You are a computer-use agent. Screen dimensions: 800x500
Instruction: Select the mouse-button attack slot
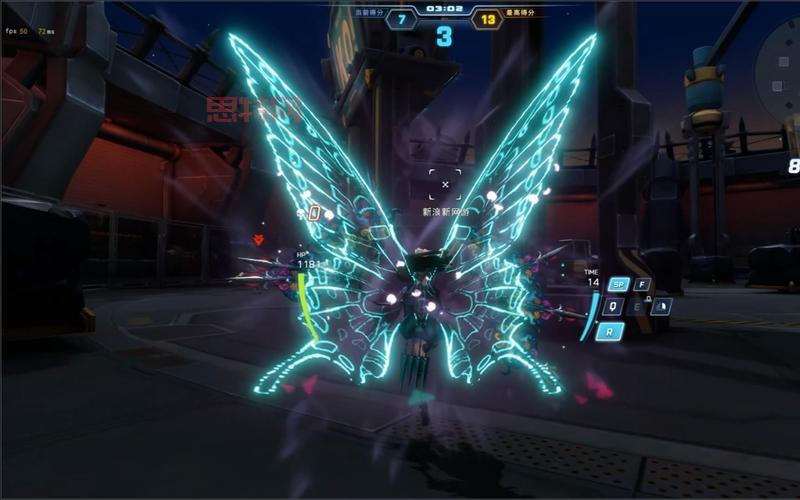(x=660, y=307)
